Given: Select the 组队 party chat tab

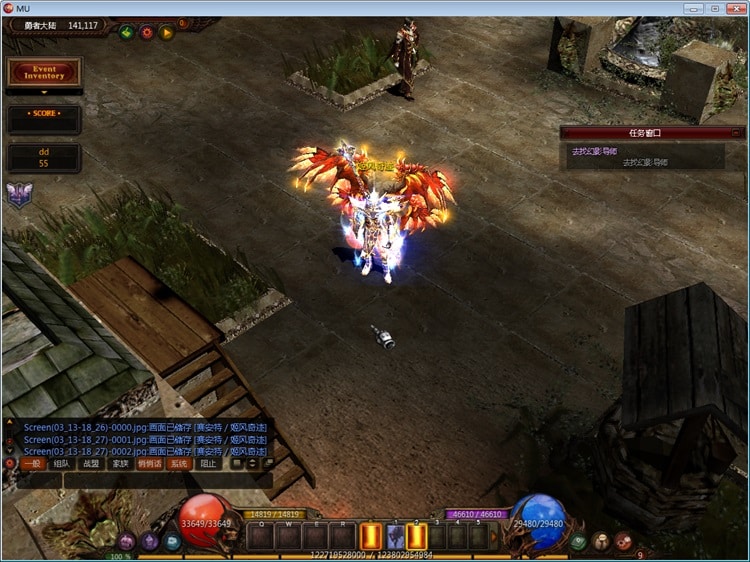Looking at the screenshot, I should pyautogui.click(x=62, y=464).
